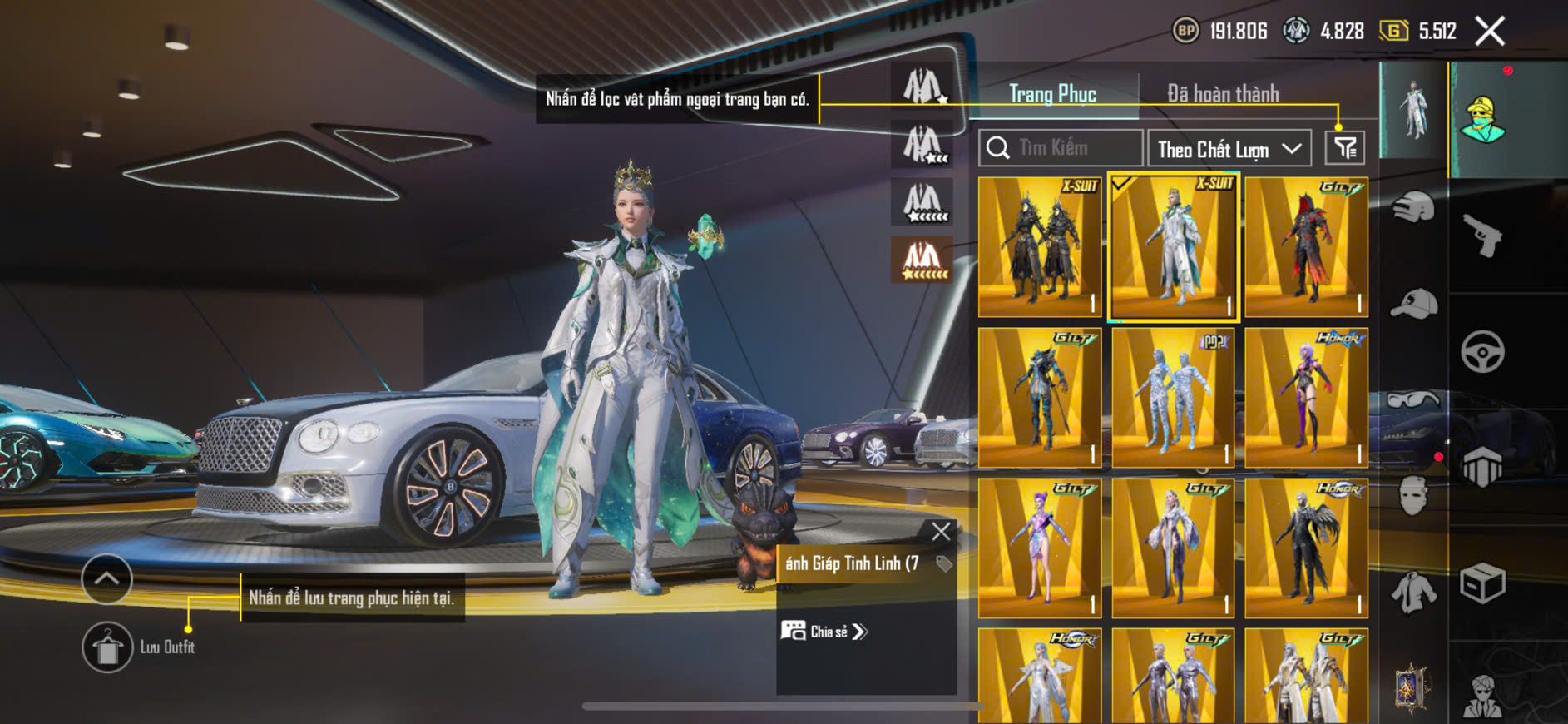Pick the black winged Honor outfit
Screen dimensions: 1568x724
click(1306, 548)
